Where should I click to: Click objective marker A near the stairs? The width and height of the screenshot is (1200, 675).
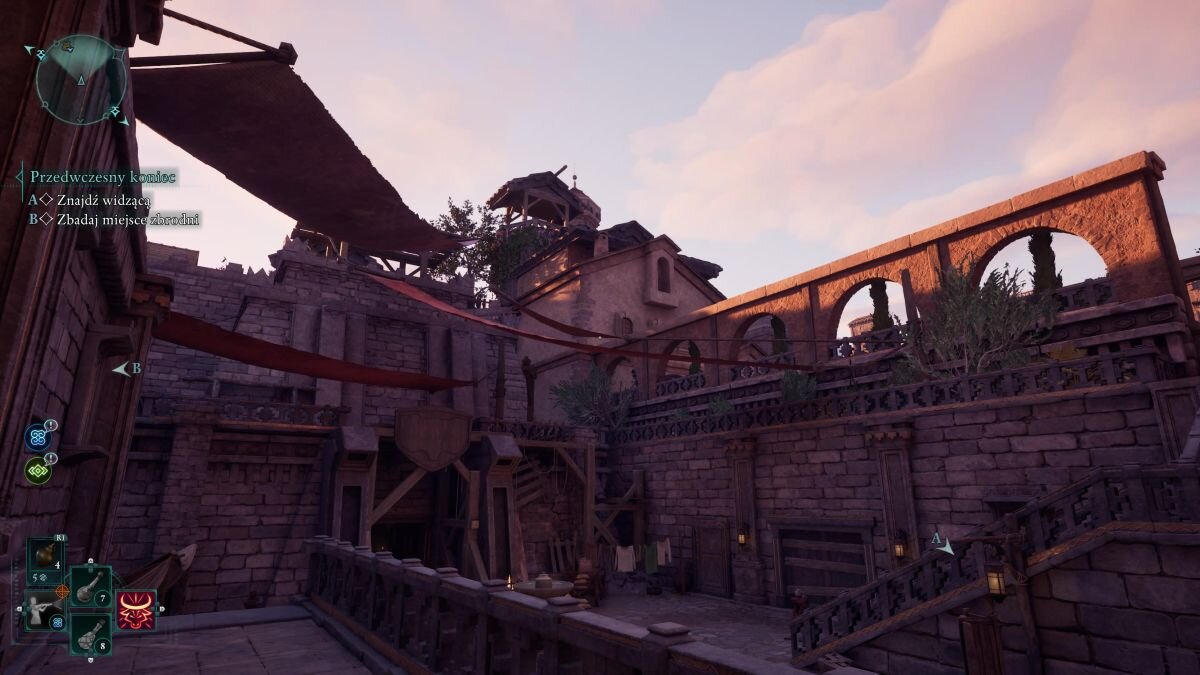(x=942, y=544)
